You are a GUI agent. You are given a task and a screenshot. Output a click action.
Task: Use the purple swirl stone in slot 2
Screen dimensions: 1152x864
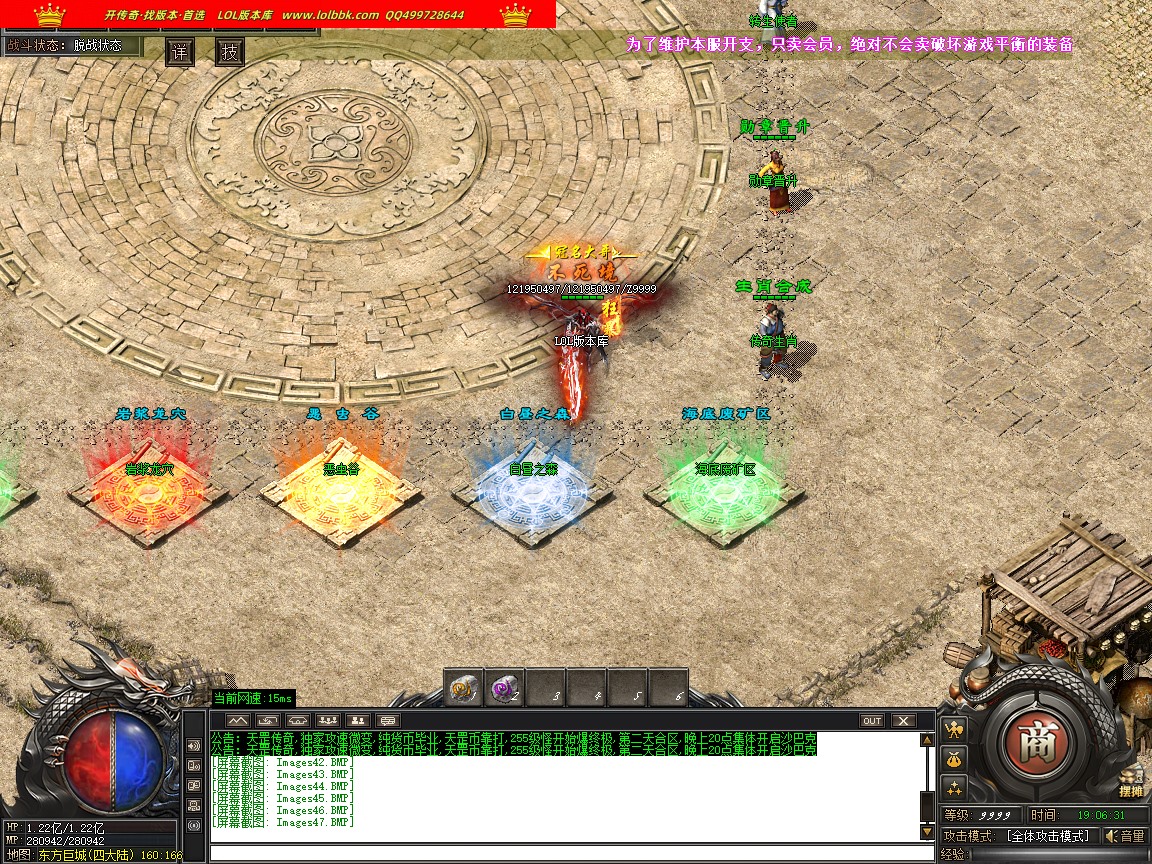(504, 689)
